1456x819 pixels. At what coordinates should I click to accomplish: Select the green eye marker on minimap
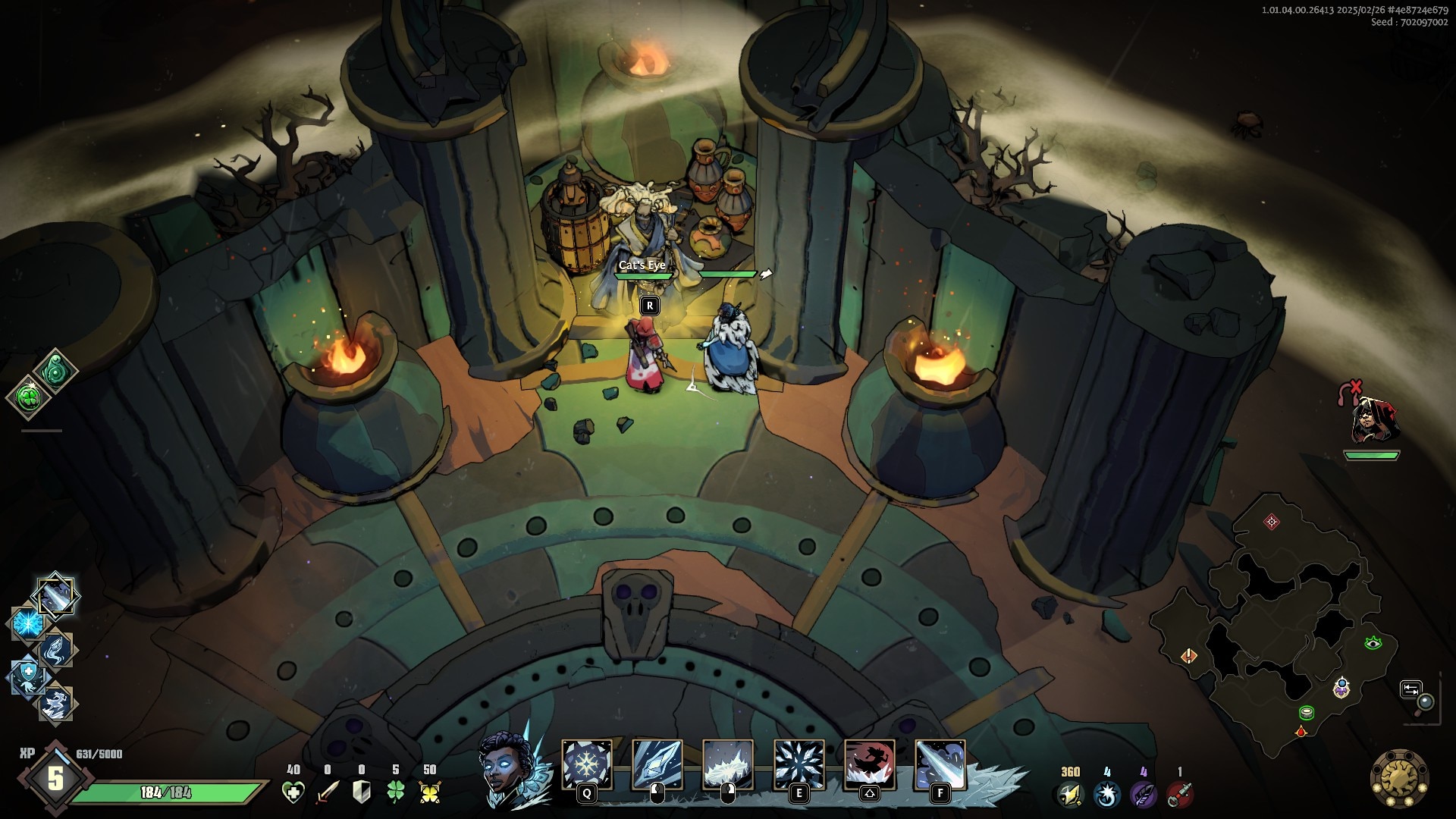point(1372,643)
